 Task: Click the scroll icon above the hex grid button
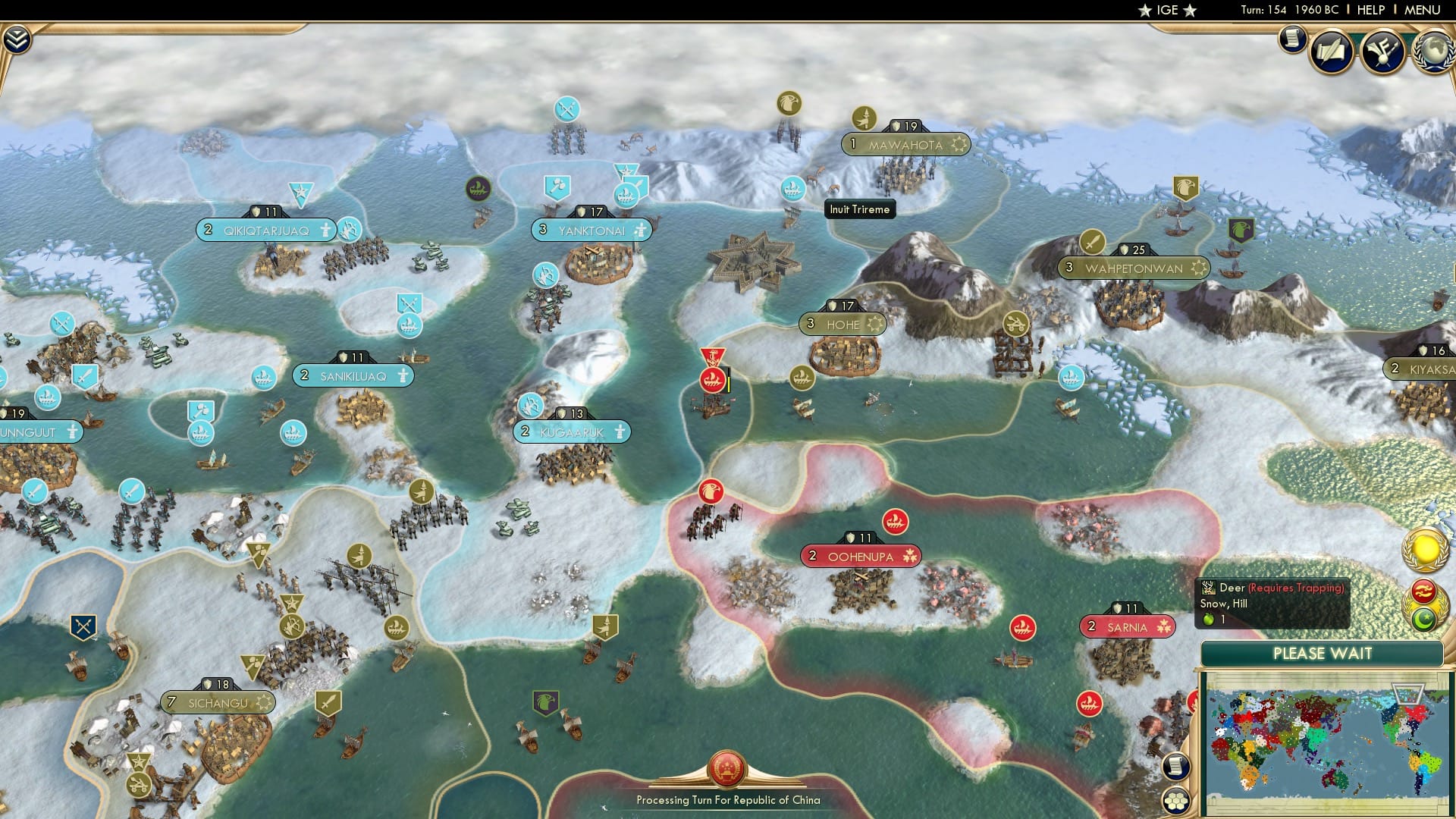[x=1176, y=765]
